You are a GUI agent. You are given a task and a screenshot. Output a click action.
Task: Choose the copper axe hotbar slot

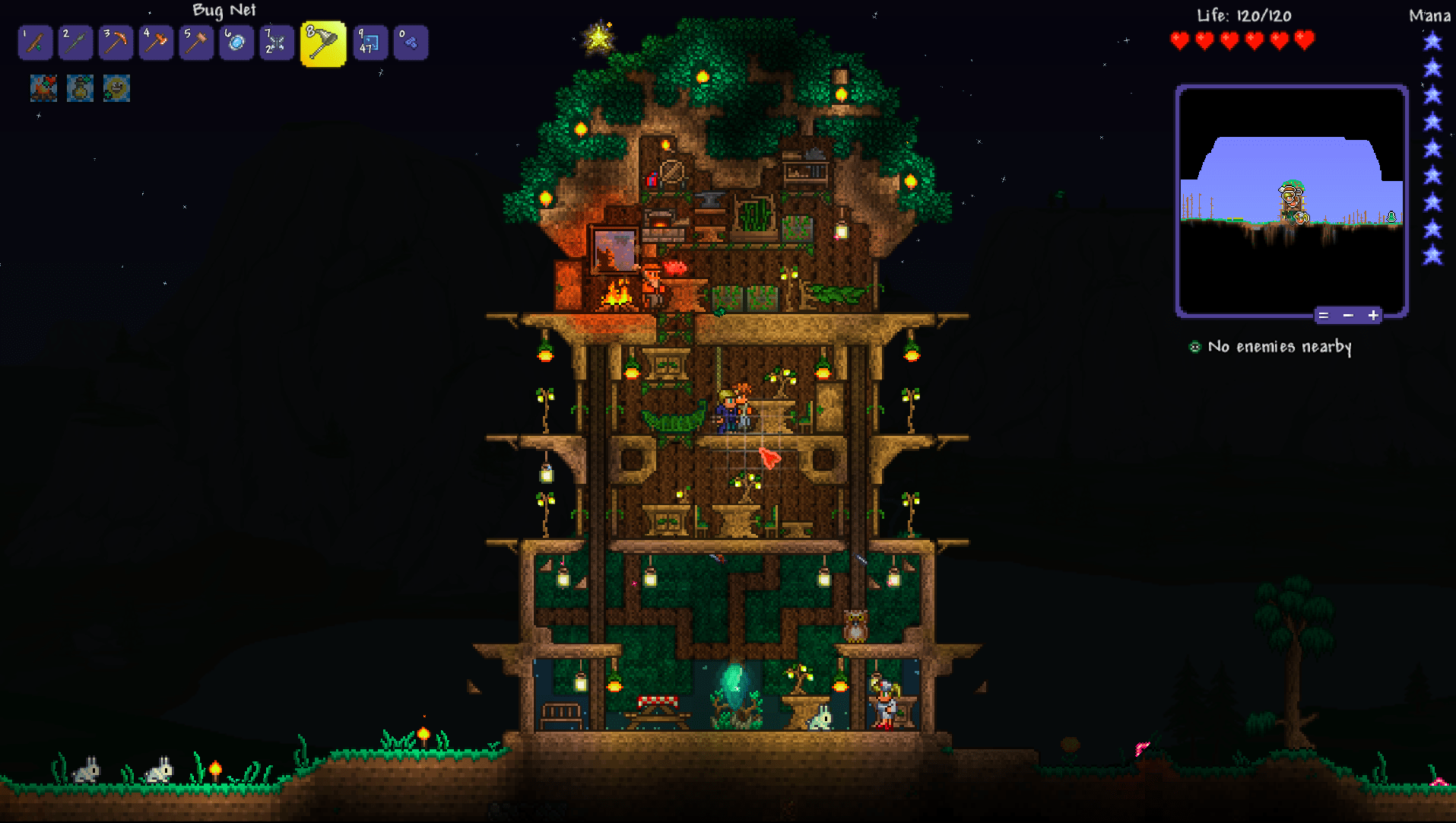coord(156,43)
